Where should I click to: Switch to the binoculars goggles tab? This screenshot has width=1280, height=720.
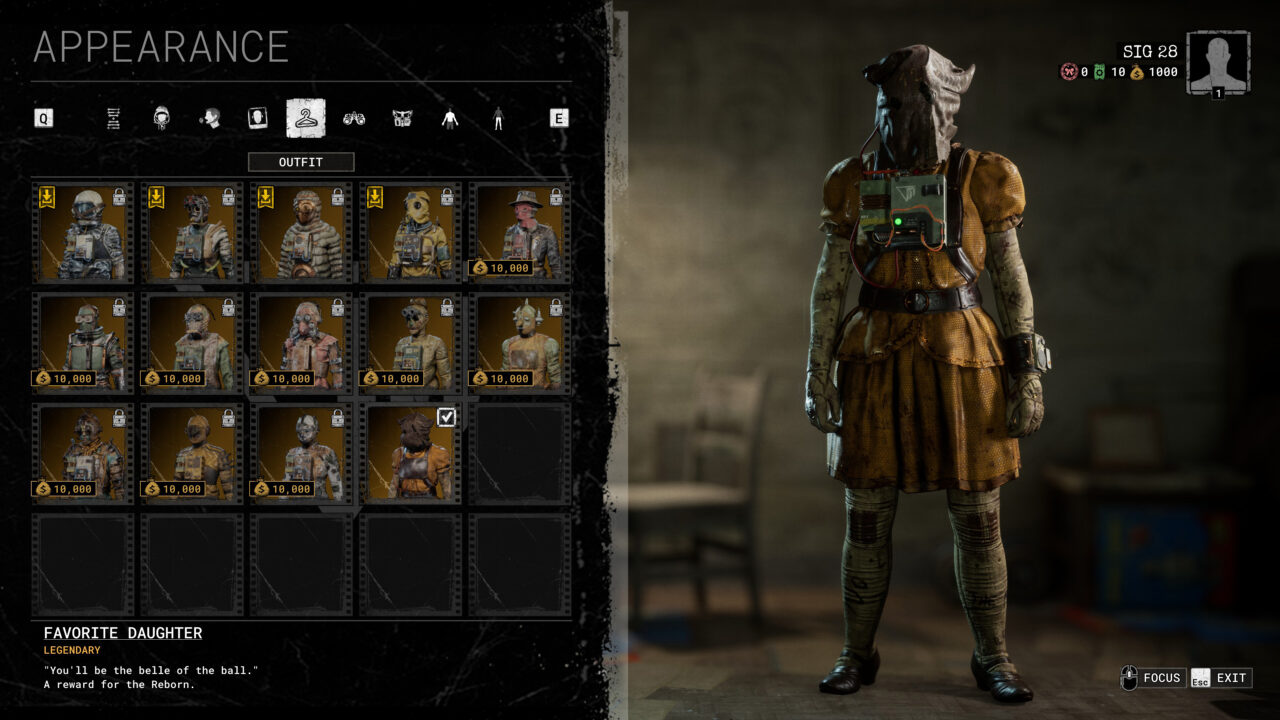354,119
